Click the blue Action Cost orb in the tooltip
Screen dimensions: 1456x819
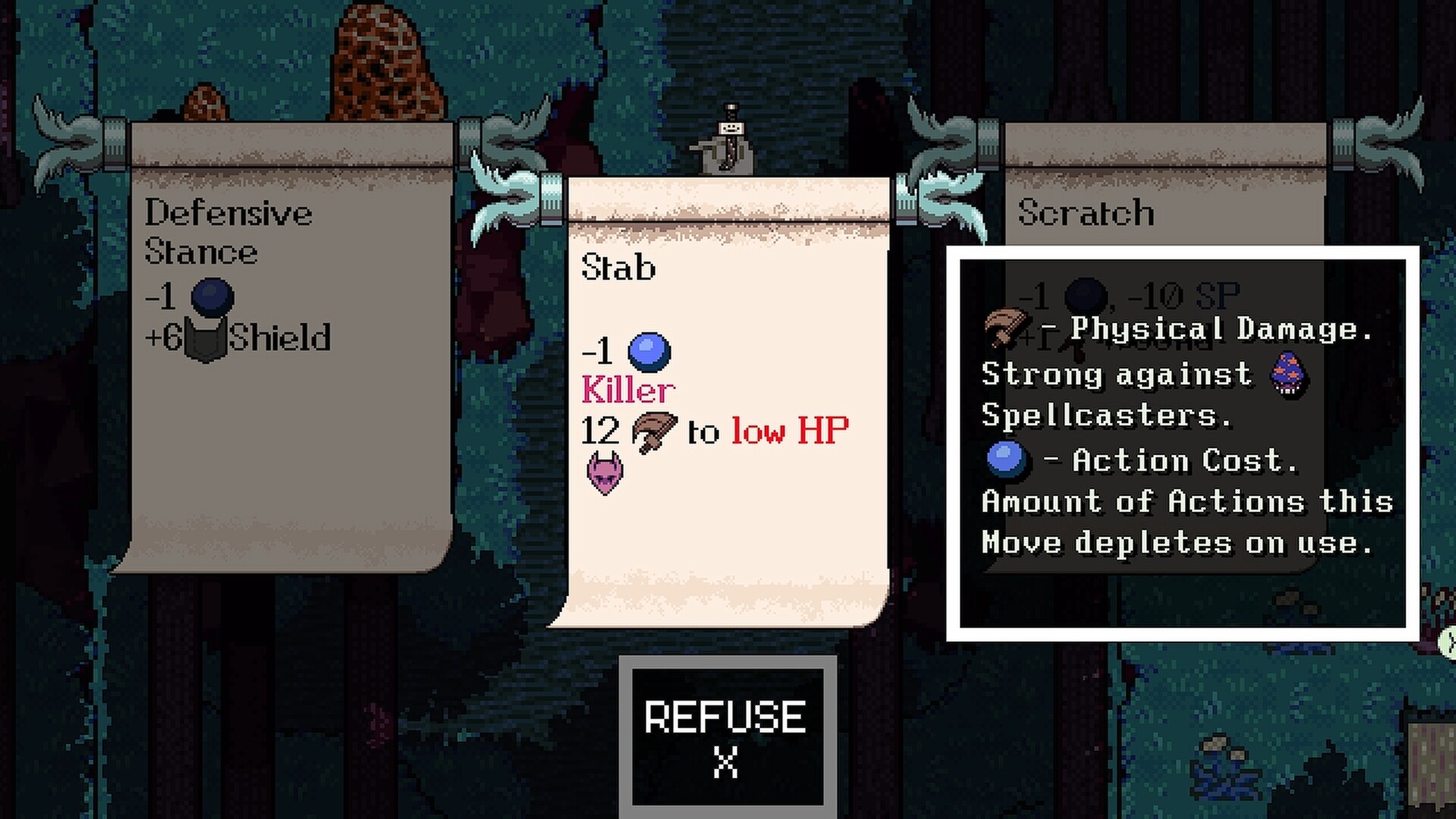tap(1007, 460)
